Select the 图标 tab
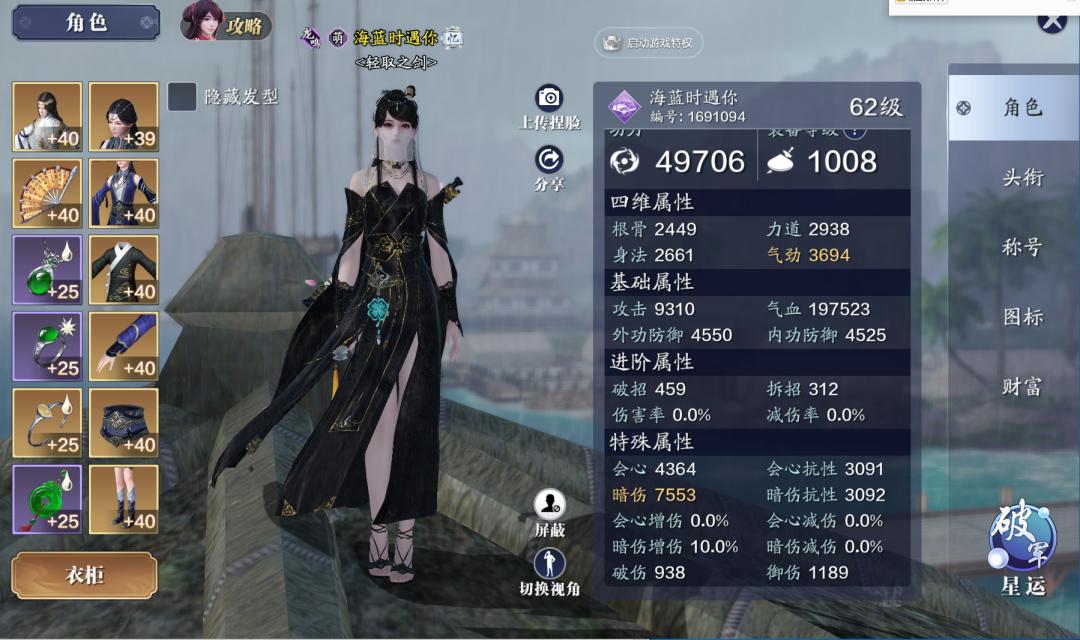 point(1022,317)
